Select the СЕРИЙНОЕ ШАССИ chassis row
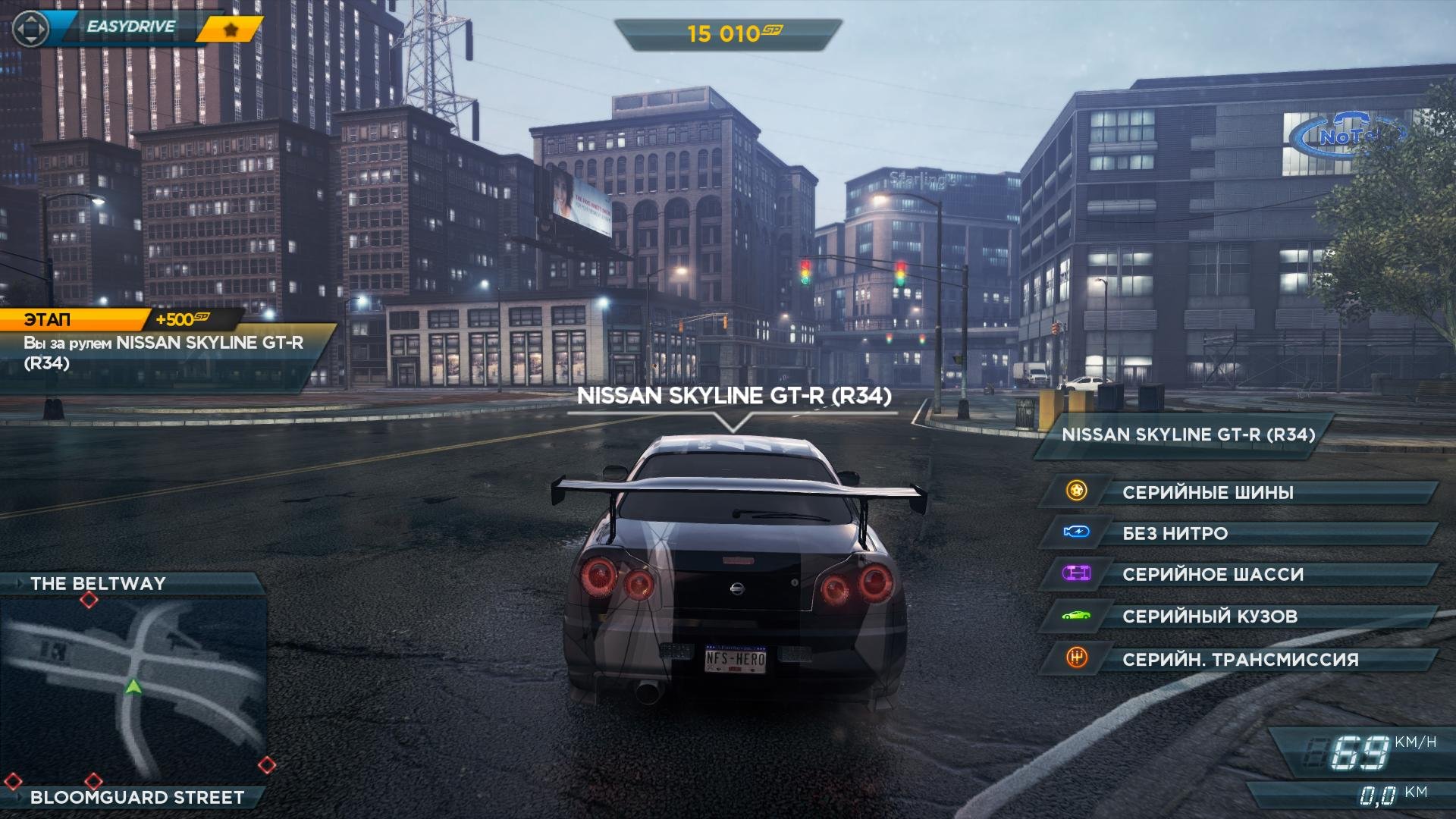The width and height of the screenshot is (1456, 819). coord(1239,574)
